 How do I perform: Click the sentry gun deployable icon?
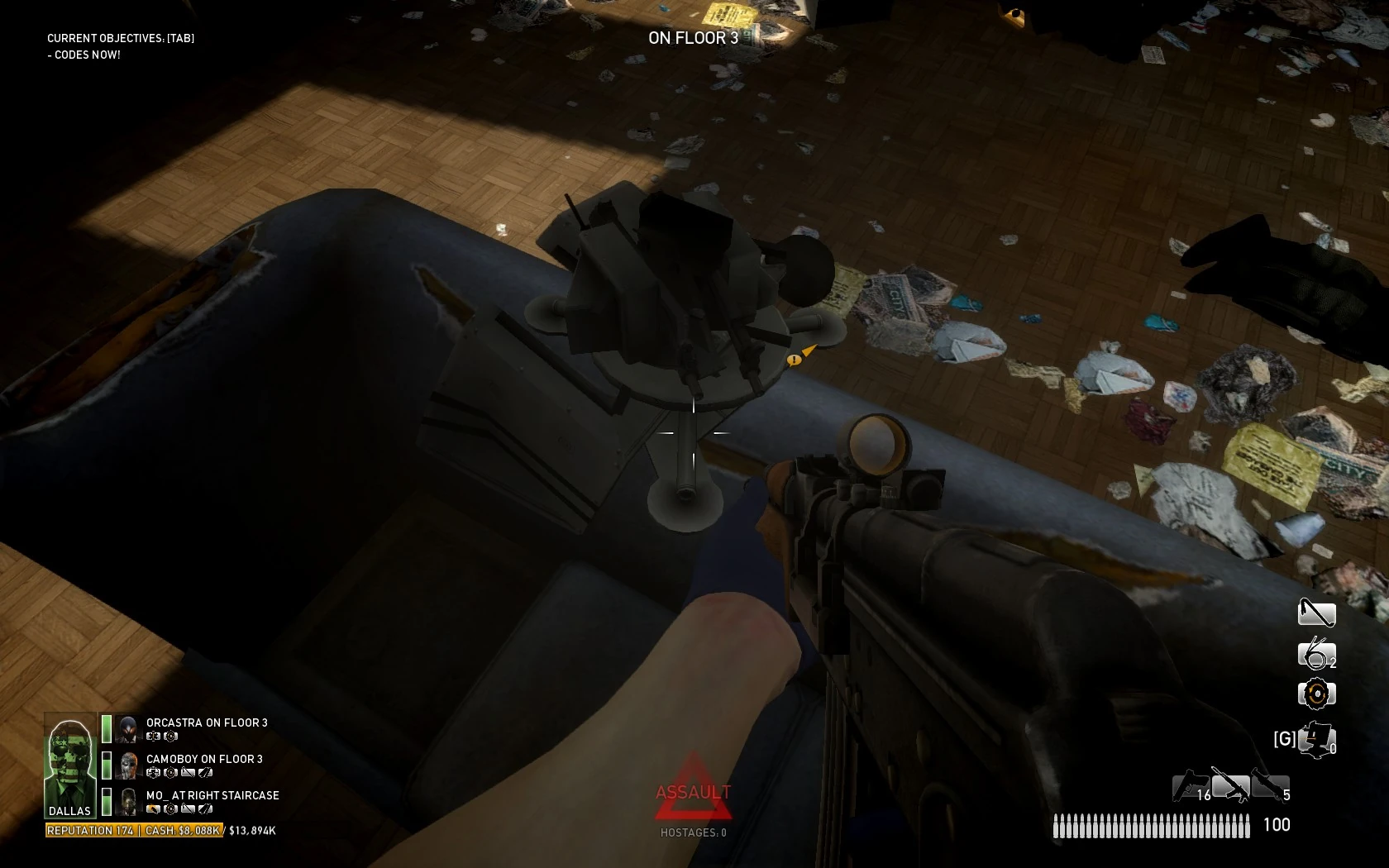click(1317, 738)
